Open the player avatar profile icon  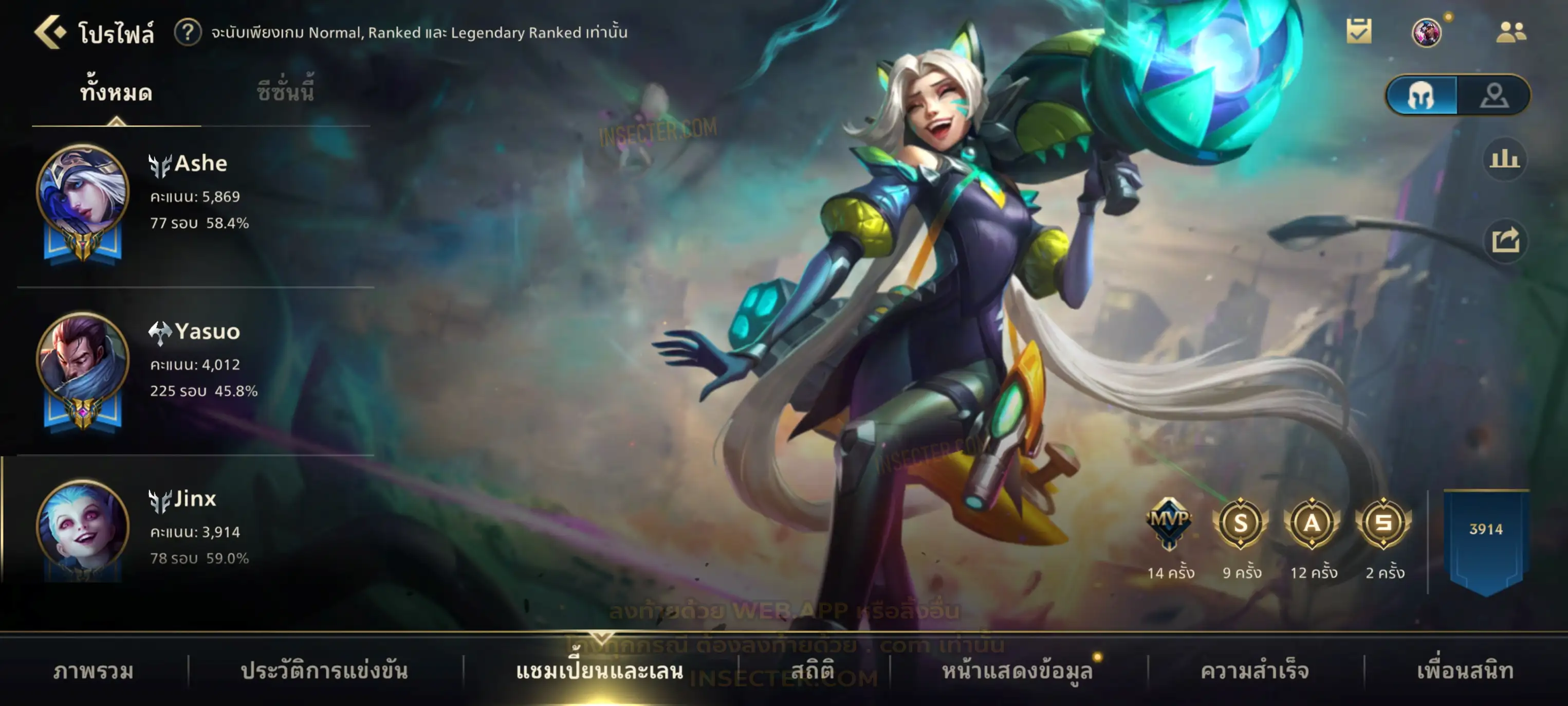[x=1426, y=32]
